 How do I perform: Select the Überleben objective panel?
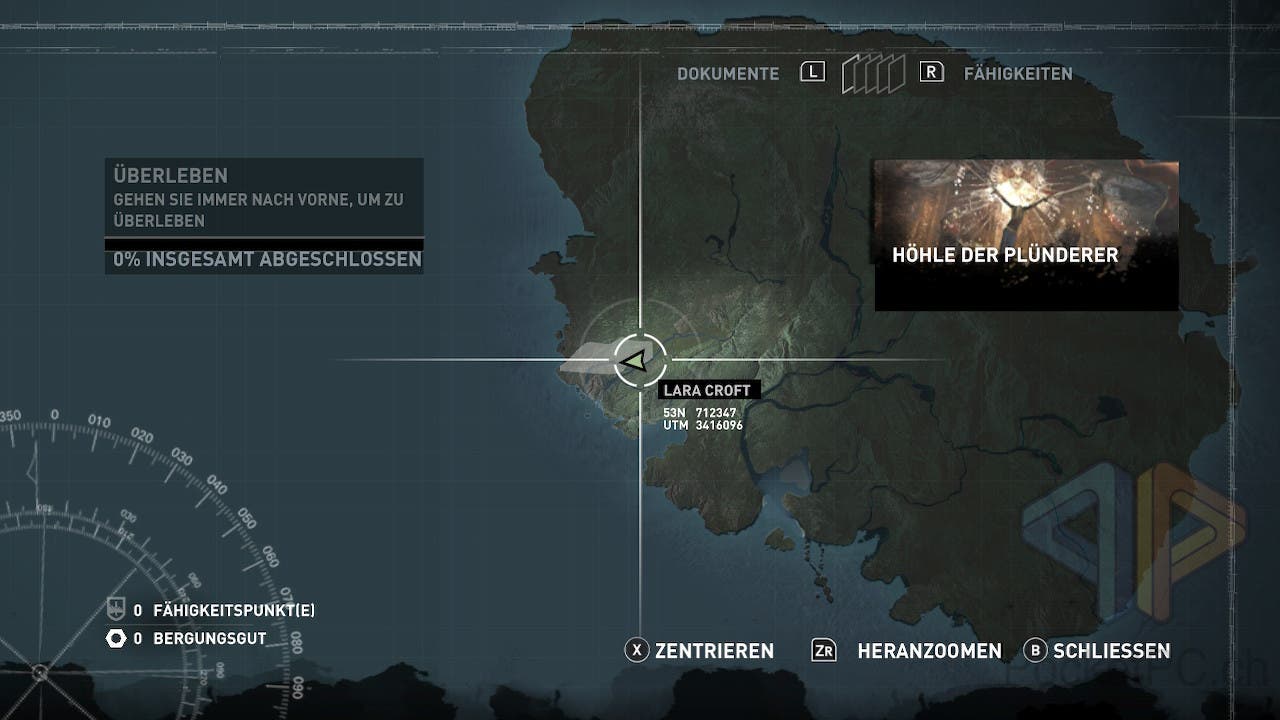click(x=264, y=198)
